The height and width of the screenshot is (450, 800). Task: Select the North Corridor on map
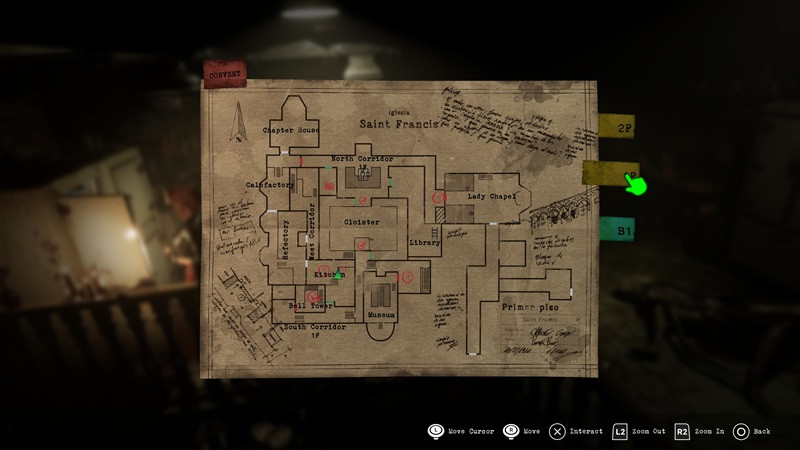click(361, 159)
